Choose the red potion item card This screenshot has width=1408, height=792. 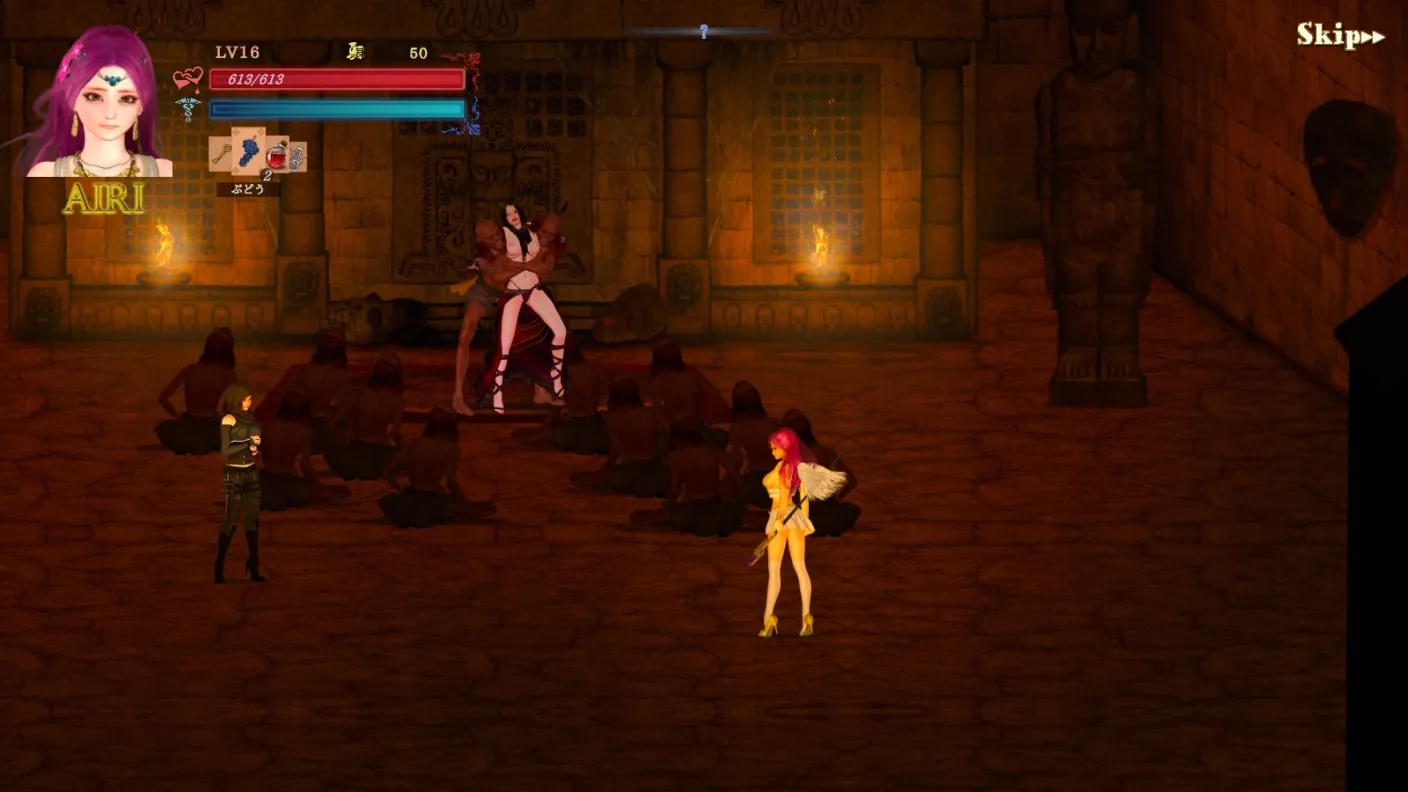pyautogui.click(x=277, y=155)
